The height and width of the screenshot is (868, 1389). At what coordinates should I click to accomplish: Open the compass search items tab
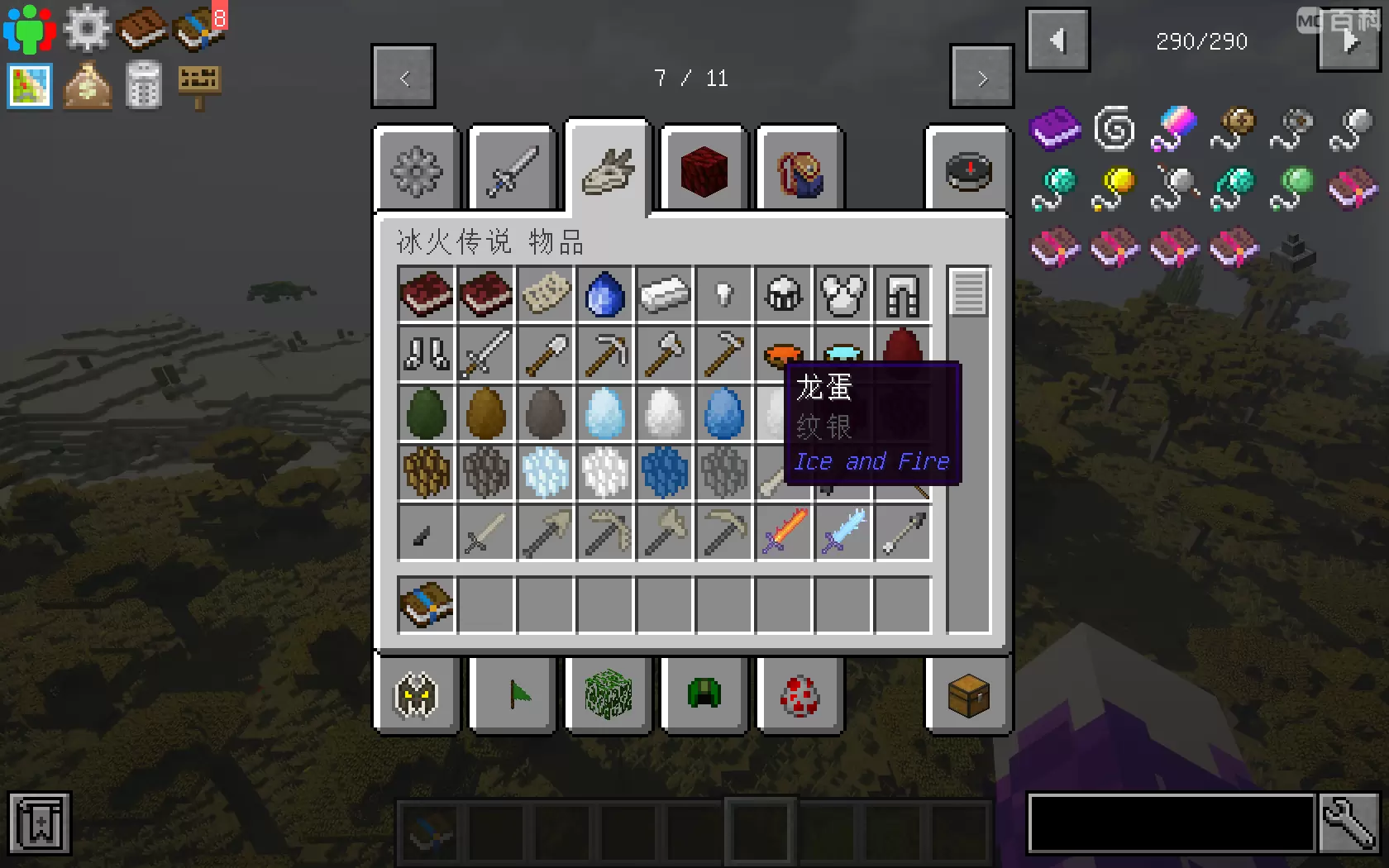[968, 171]
